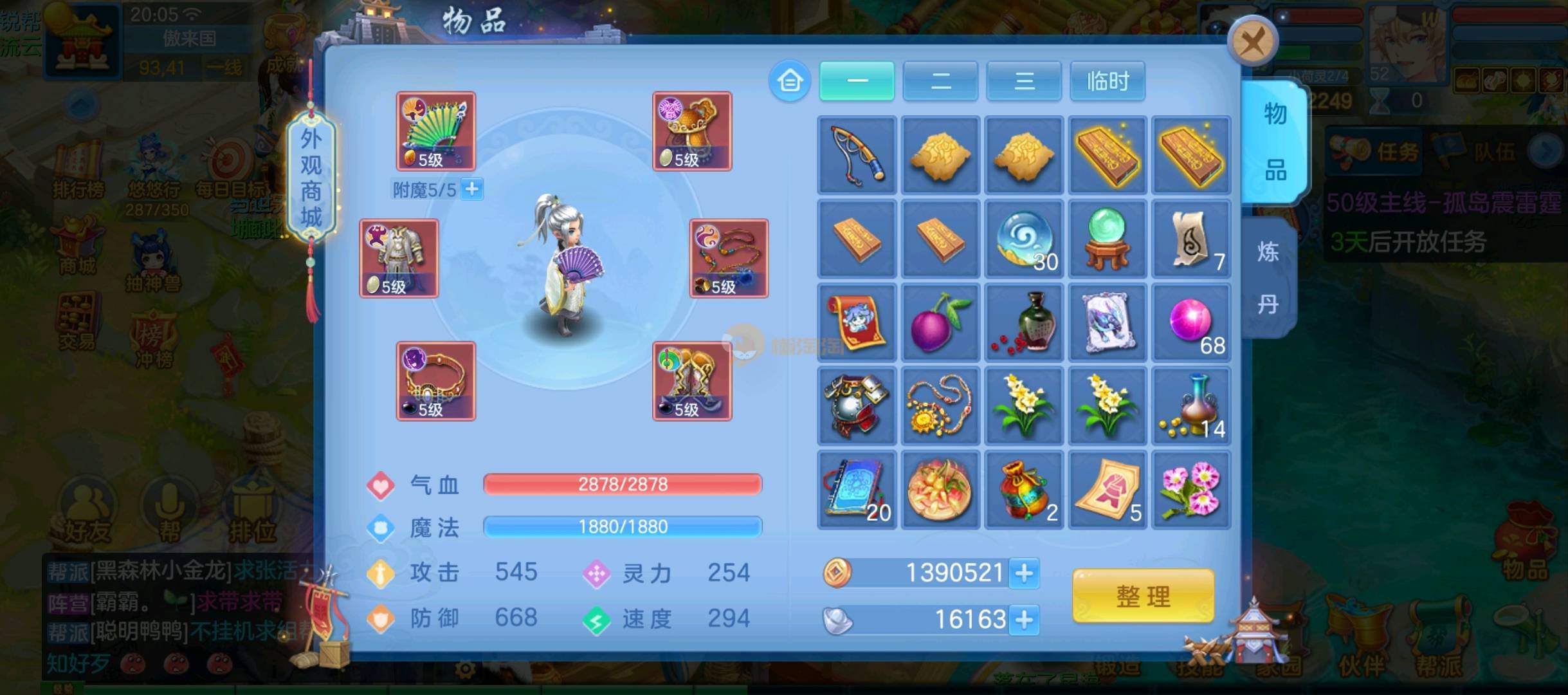1568x695 pixels.
Task: Open bag page 二
Action: point(940,81)
